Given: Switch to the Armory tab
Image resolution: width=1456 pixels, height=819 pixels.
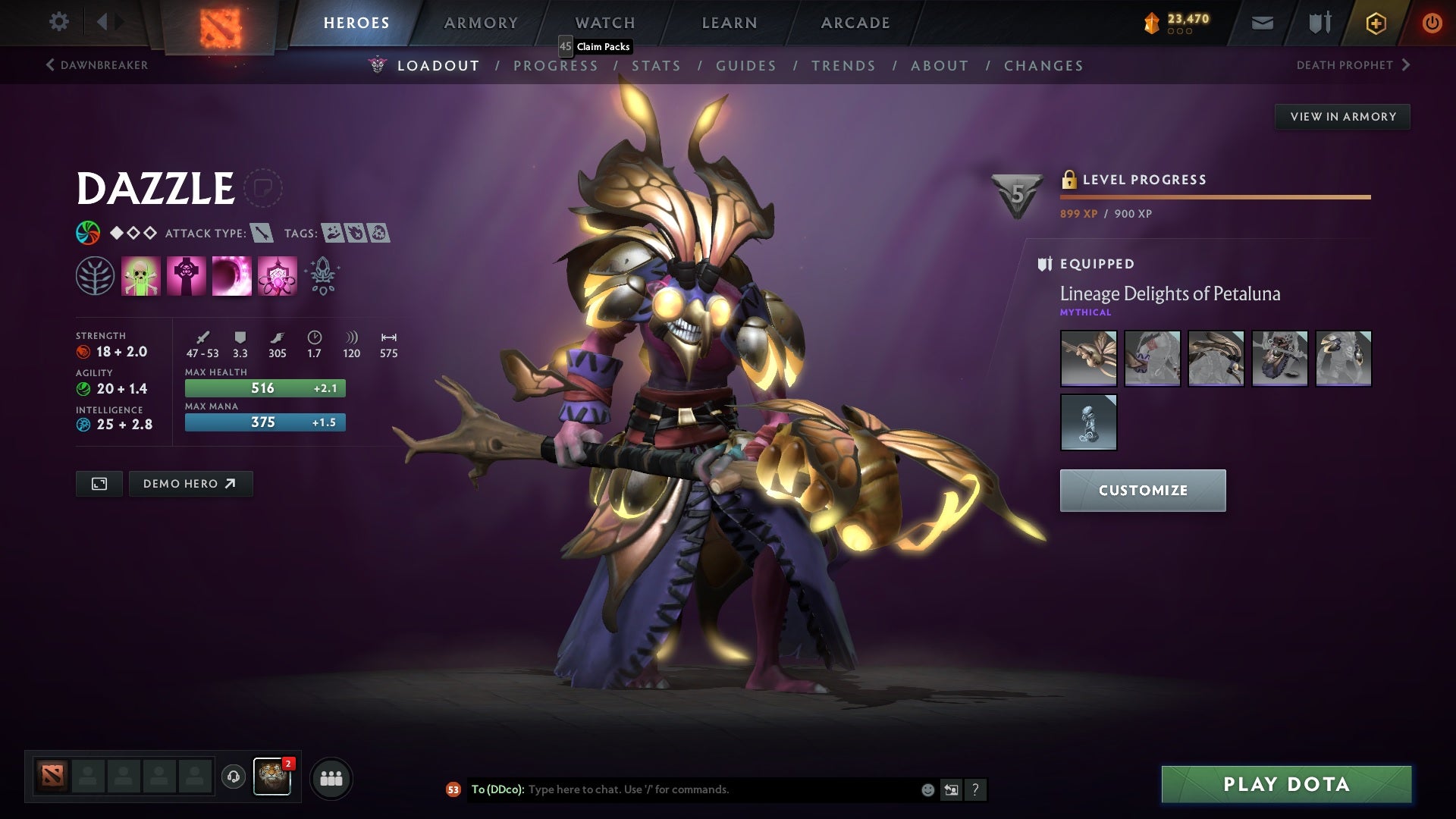Looking at the screenshot, I should point(481,23).
